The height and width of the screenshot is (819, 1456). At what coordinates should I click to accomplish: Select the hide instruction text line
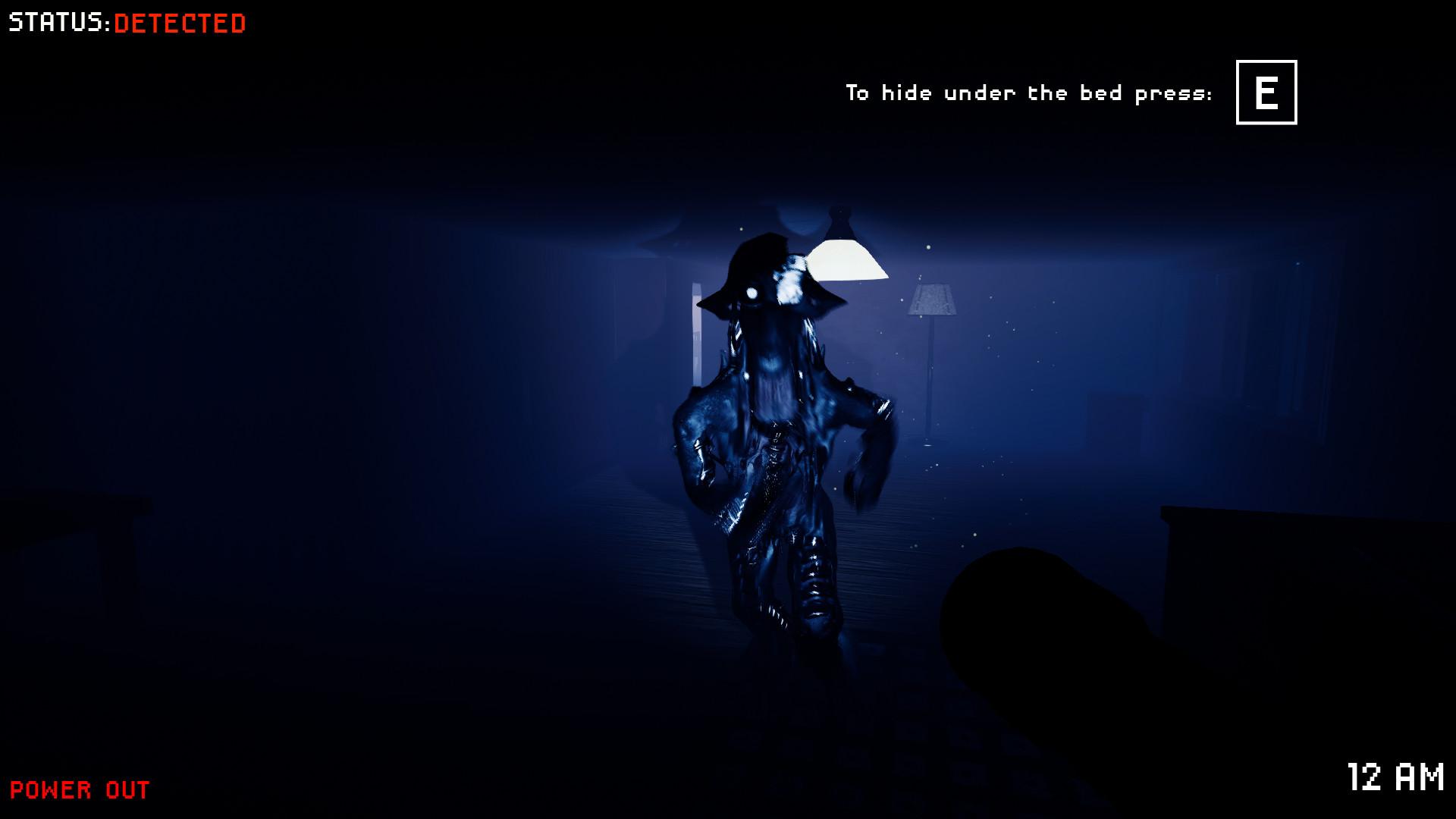click(1028, 93)
